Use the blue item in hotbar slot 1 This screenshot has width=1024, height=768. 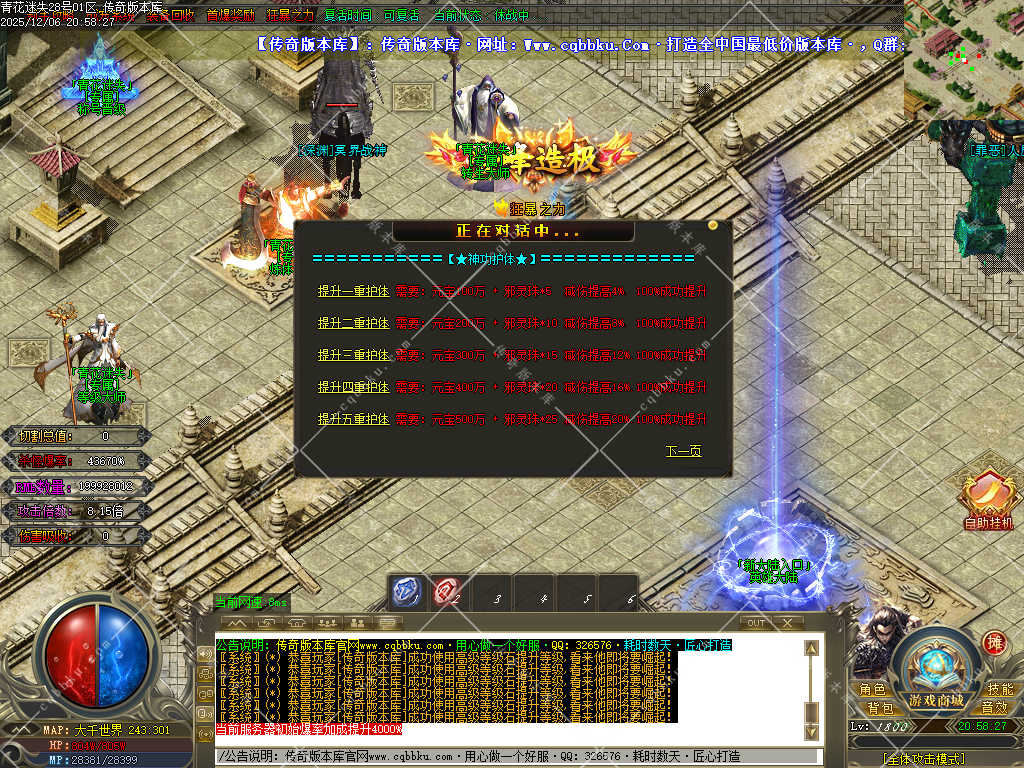(407, 592)
